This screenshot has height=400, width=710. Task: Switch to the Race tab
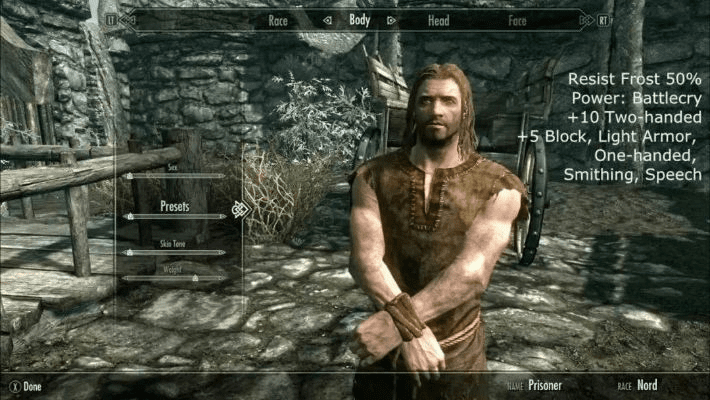tap(278, 19)
